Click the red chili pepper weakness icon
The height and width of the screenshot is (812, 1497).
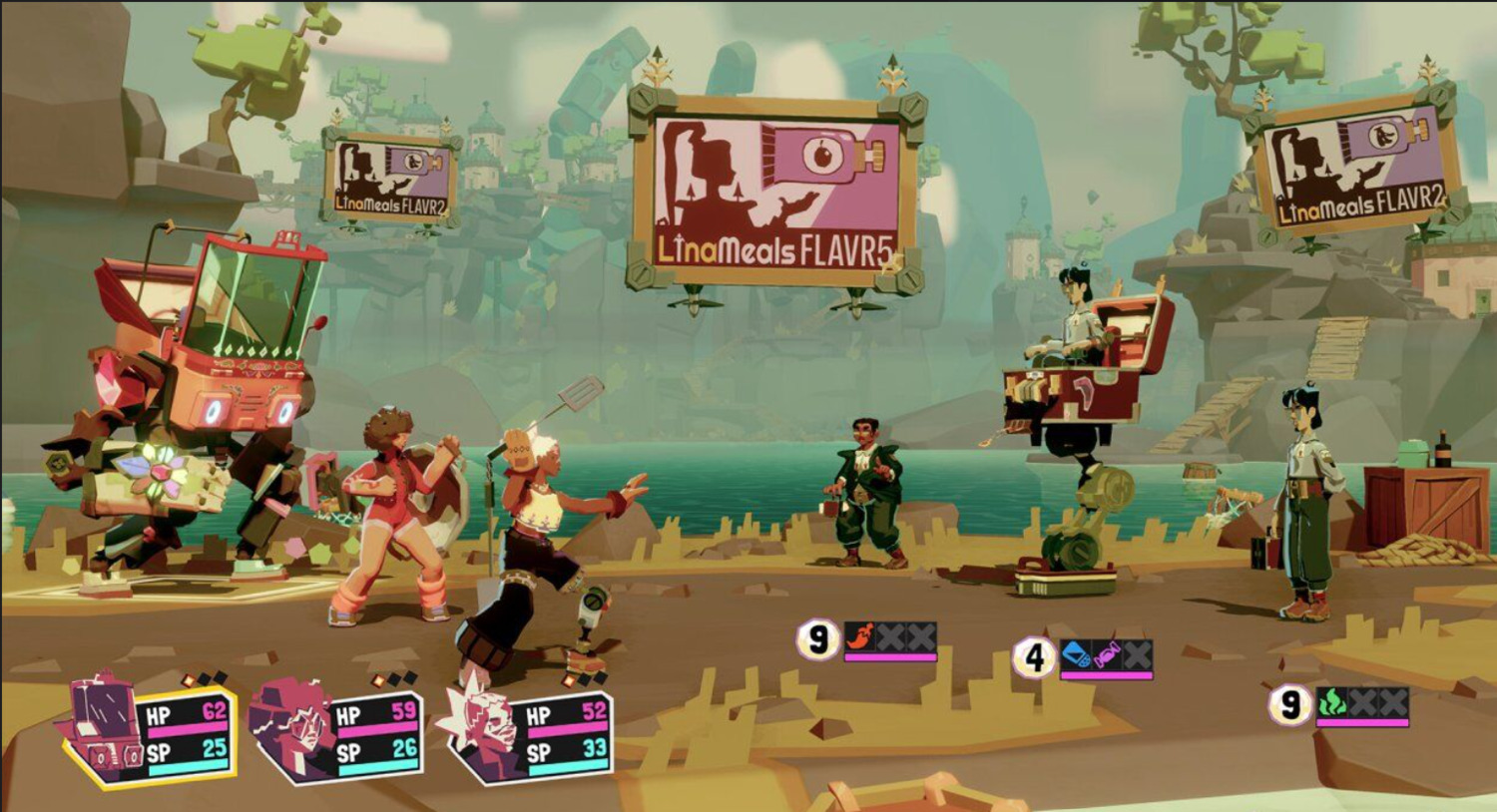(x=859, y=637)
